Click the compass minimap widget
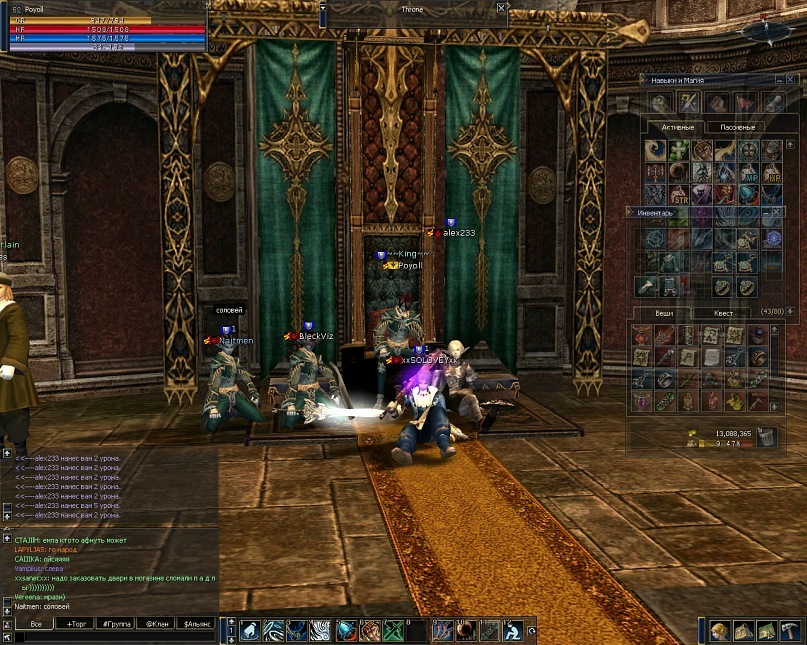 pyautogui.click(x=767, y=30)
